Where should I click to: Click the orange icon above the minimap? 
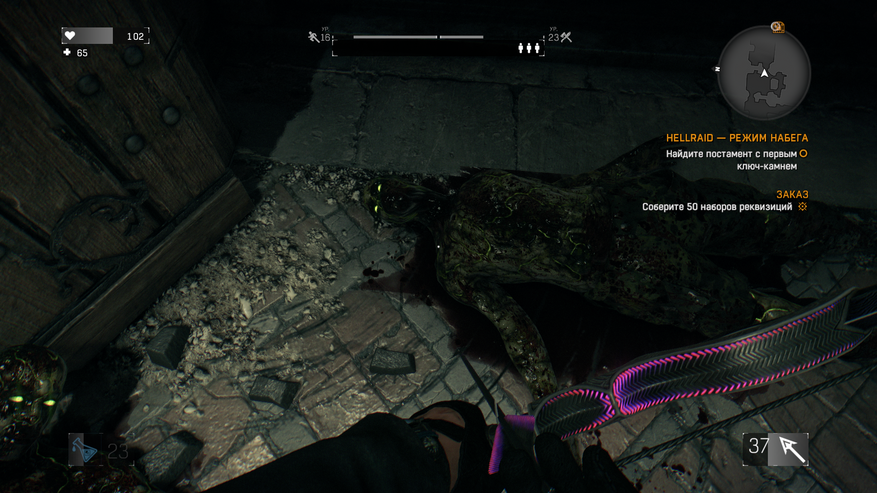[778, 27]
